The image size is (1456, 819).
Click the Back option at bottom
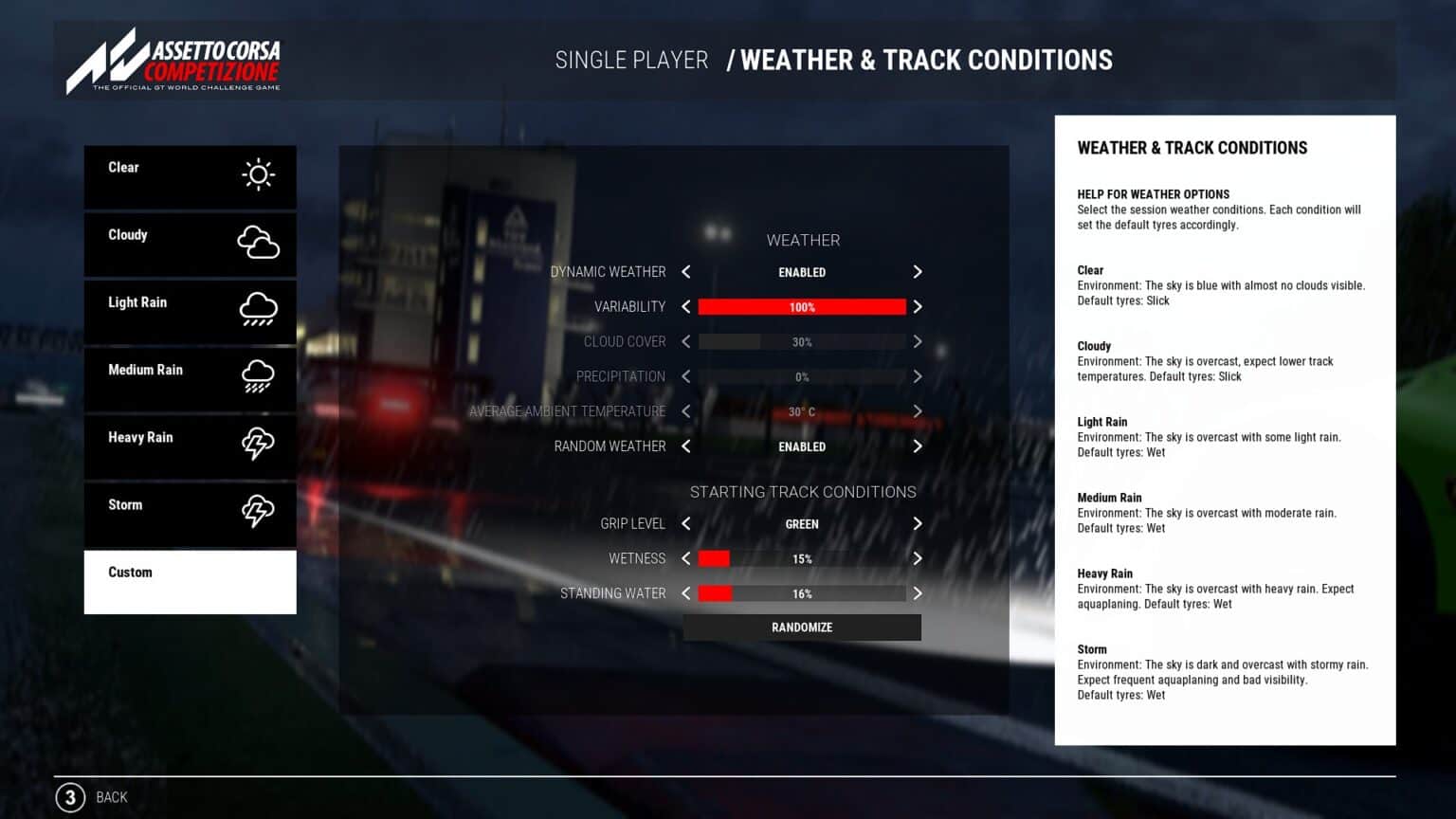[111, 797]
